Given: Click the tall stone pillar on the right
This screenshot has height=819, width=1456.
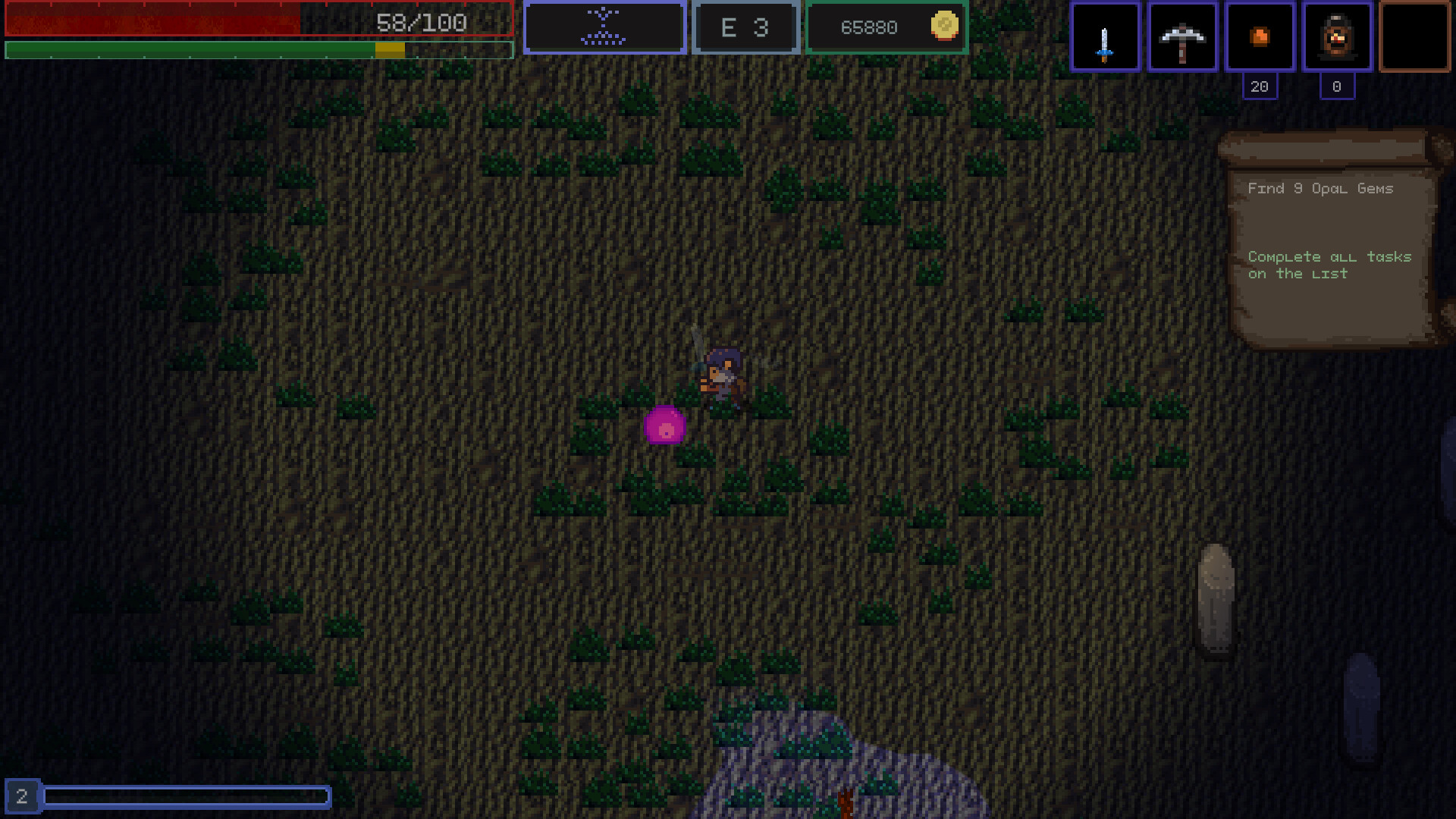Looking at the screenshot, I should coord(1217,599).
